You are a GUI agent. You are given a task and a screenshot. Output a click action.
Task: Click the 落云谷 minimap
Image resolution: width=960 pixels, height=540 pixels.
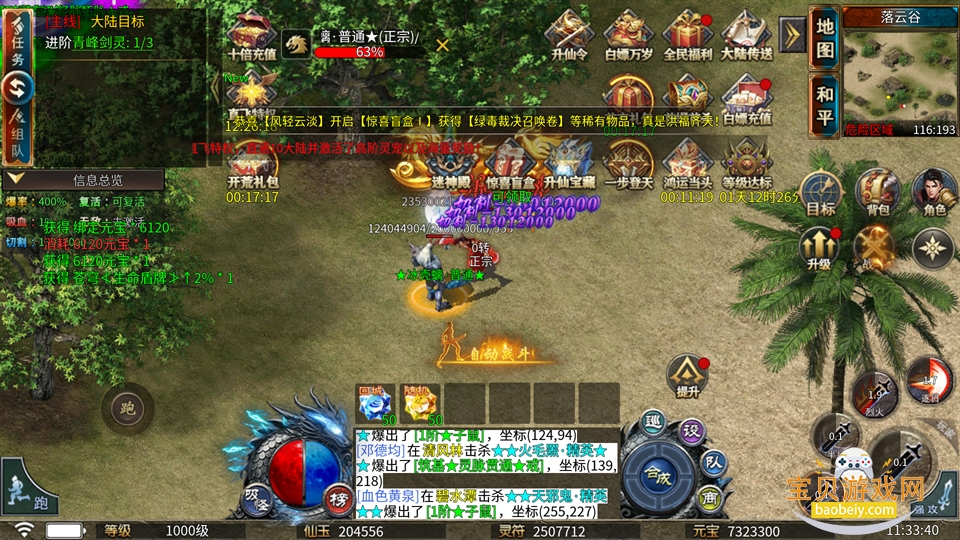[x=899, y=70]
